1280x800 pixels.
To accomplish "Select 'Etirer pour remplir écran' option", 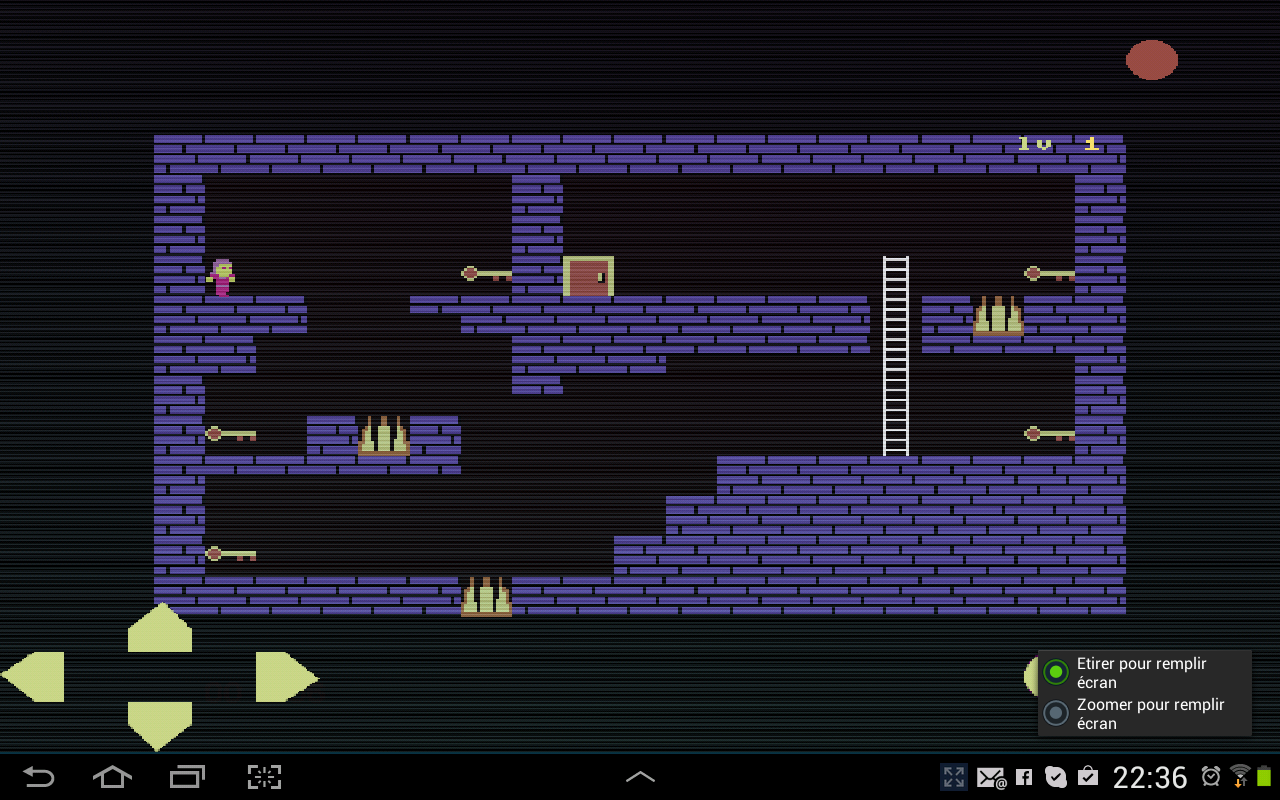I will click(x=1056, y=671).
